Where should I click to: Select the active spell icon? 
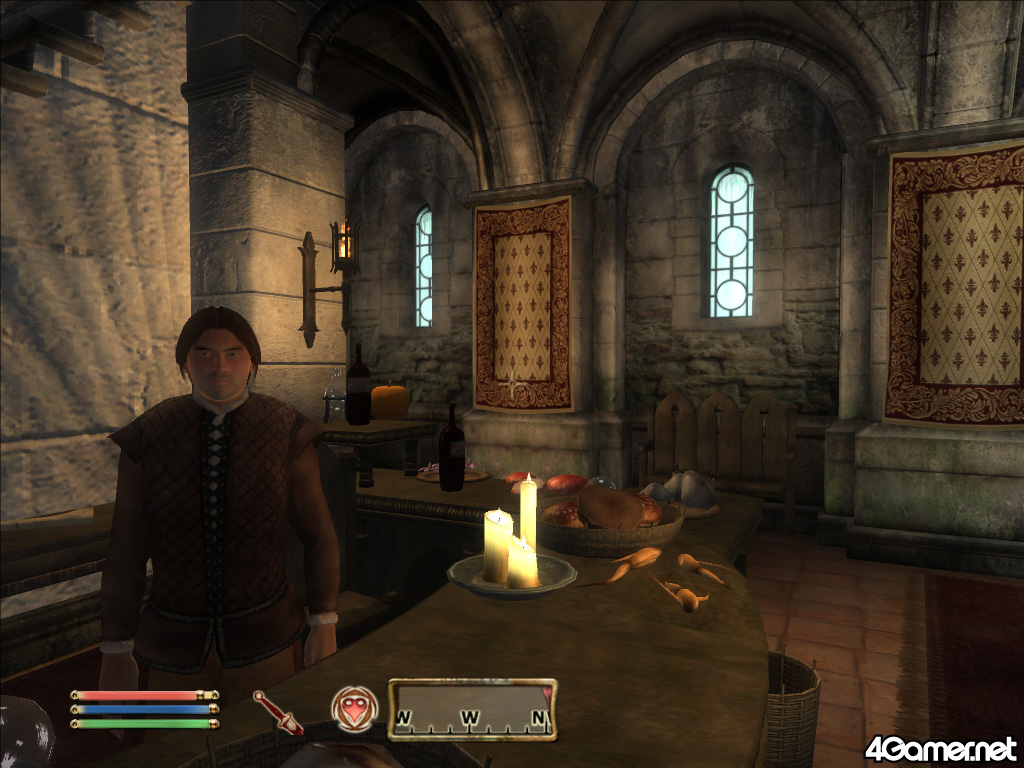pos(353,708)
